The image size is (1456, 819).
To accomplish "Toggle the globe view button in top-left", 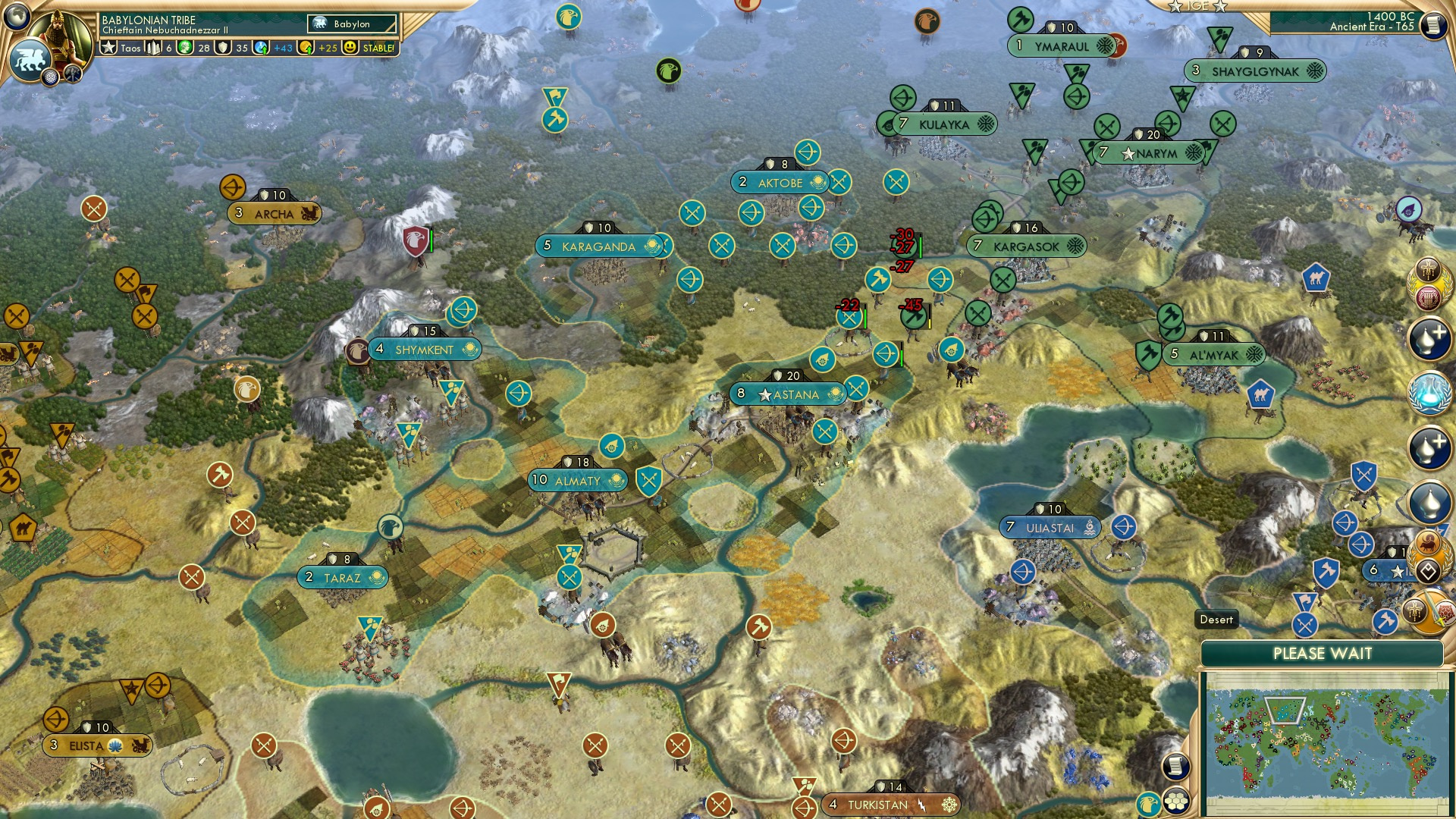I will 17,17.
